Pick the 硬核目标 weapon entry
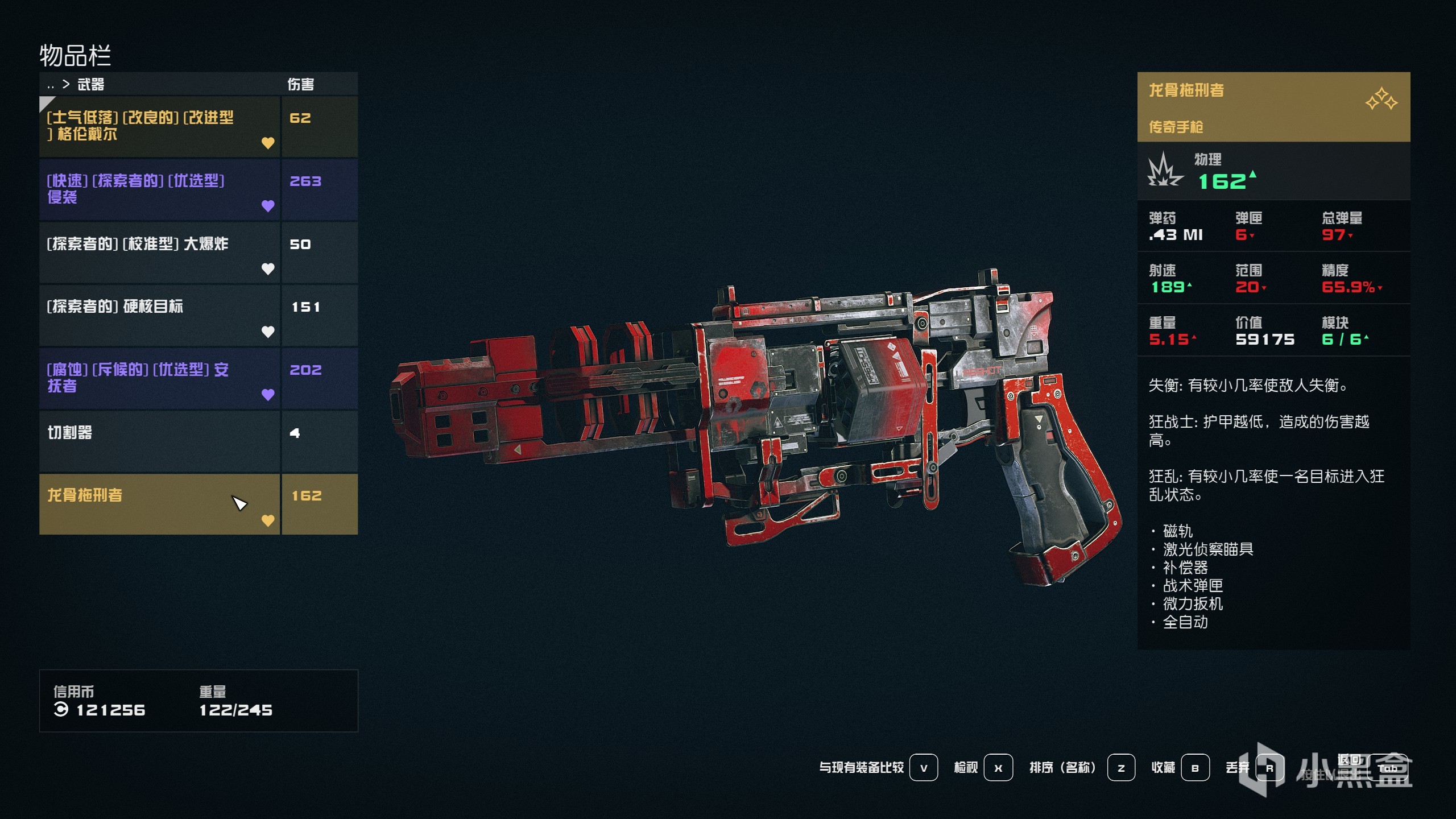Viewport: 1456px width, 819px height. pyautogui.click(x=159, y=315)
